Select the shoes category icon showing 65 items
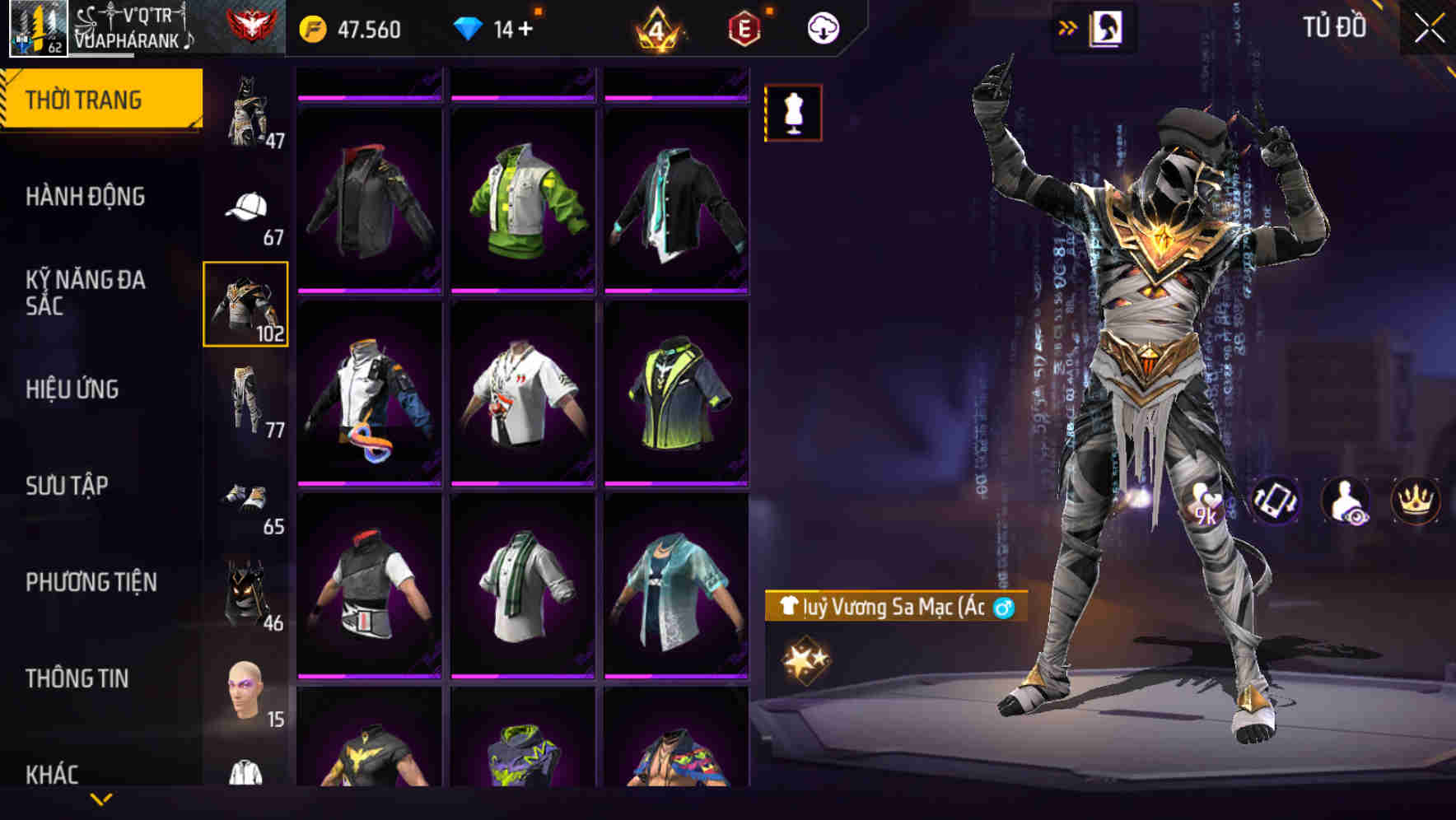 [x=243, y=495]
